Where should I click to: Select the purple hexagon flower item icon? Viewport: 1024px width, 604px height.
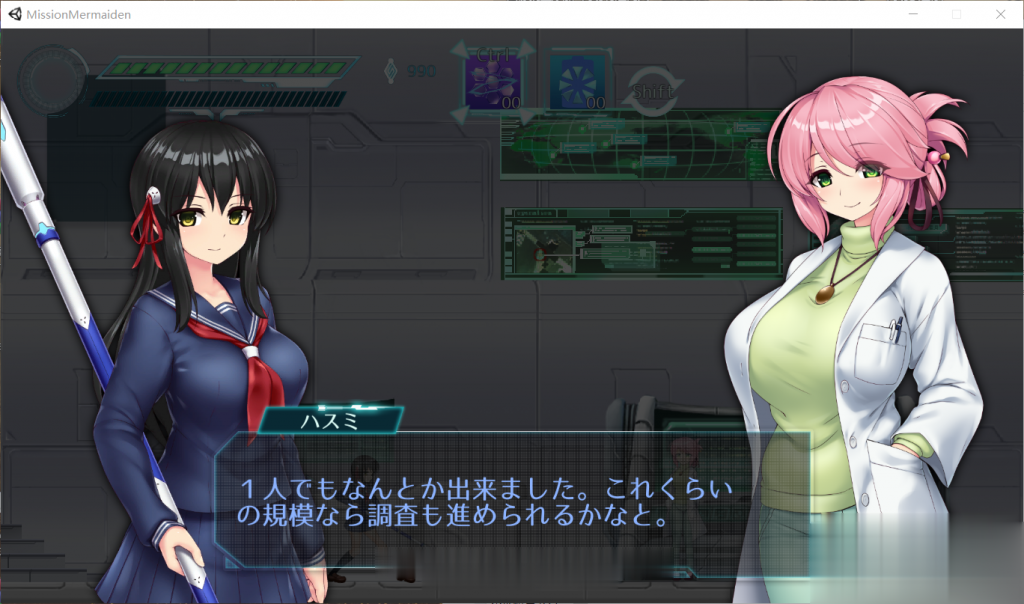[x=492, y=80]
